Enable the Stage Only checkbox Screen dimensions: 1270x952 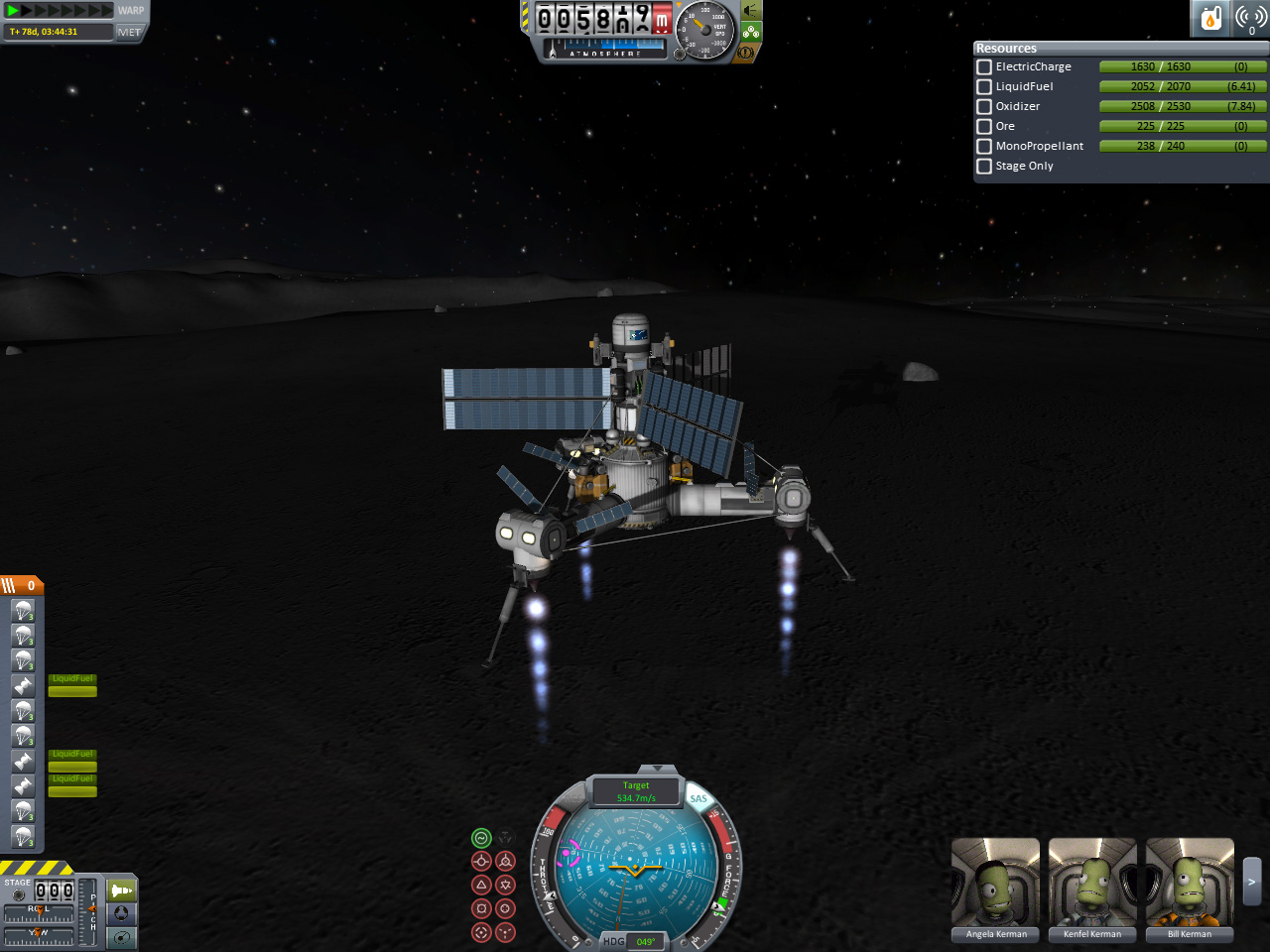(x=984, y=166)
